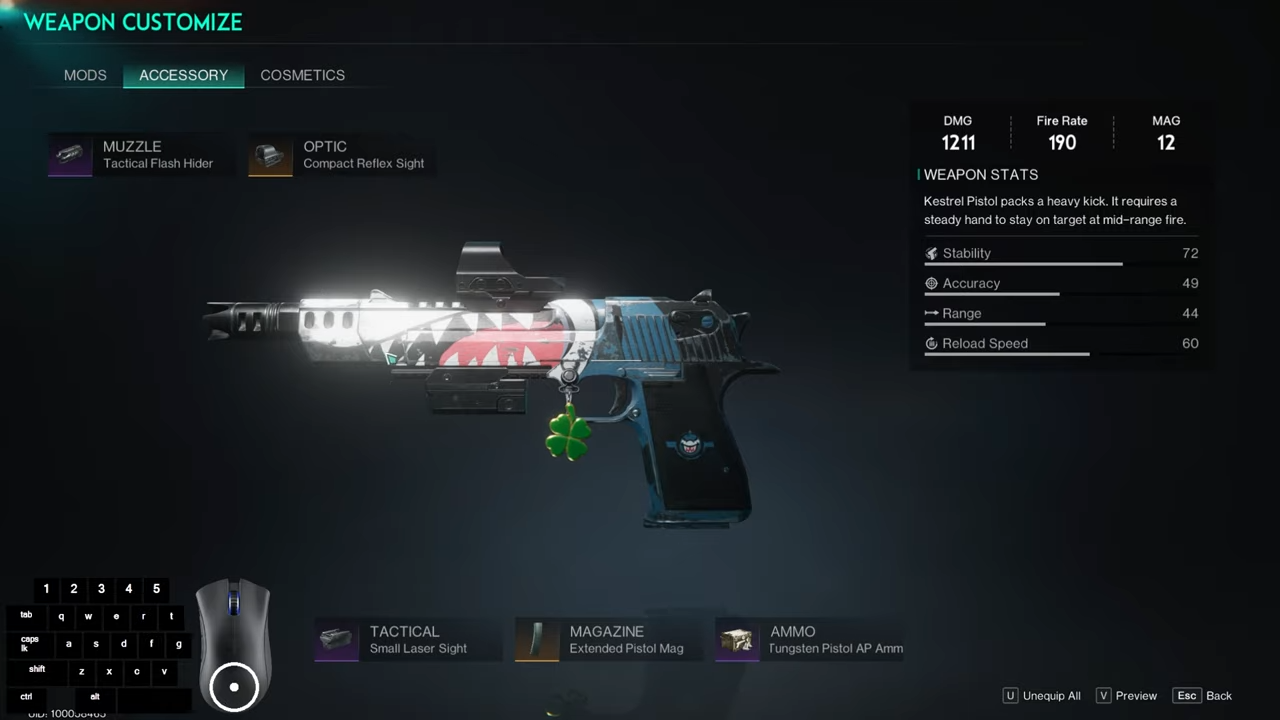This screenshot has width=1280, height=720.
Task: Go Back from weapon customize
Action: [x=1204, y=696]
